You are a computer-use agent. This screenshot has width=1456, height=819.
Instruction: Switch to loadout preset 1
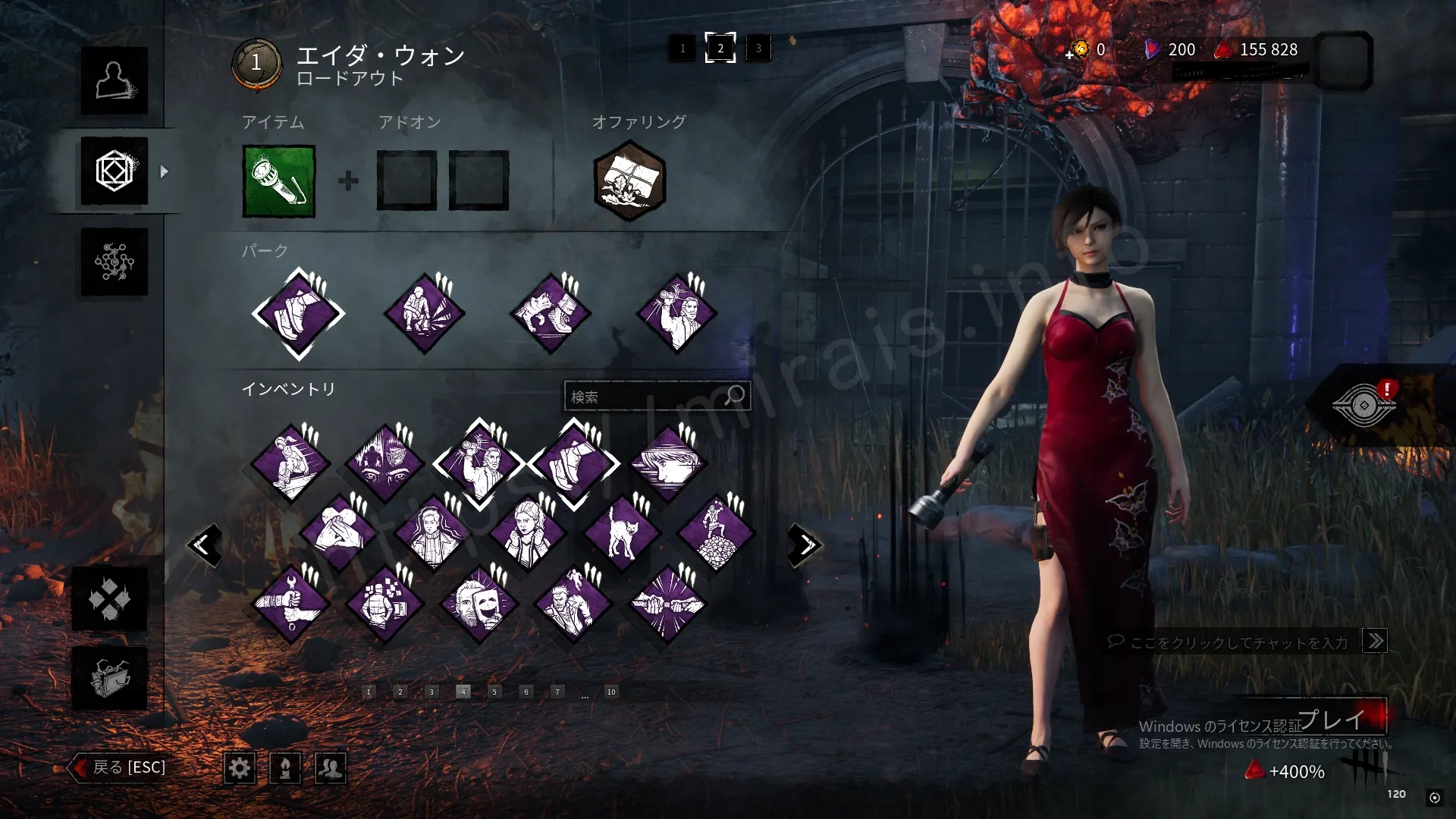coord(682,49)
